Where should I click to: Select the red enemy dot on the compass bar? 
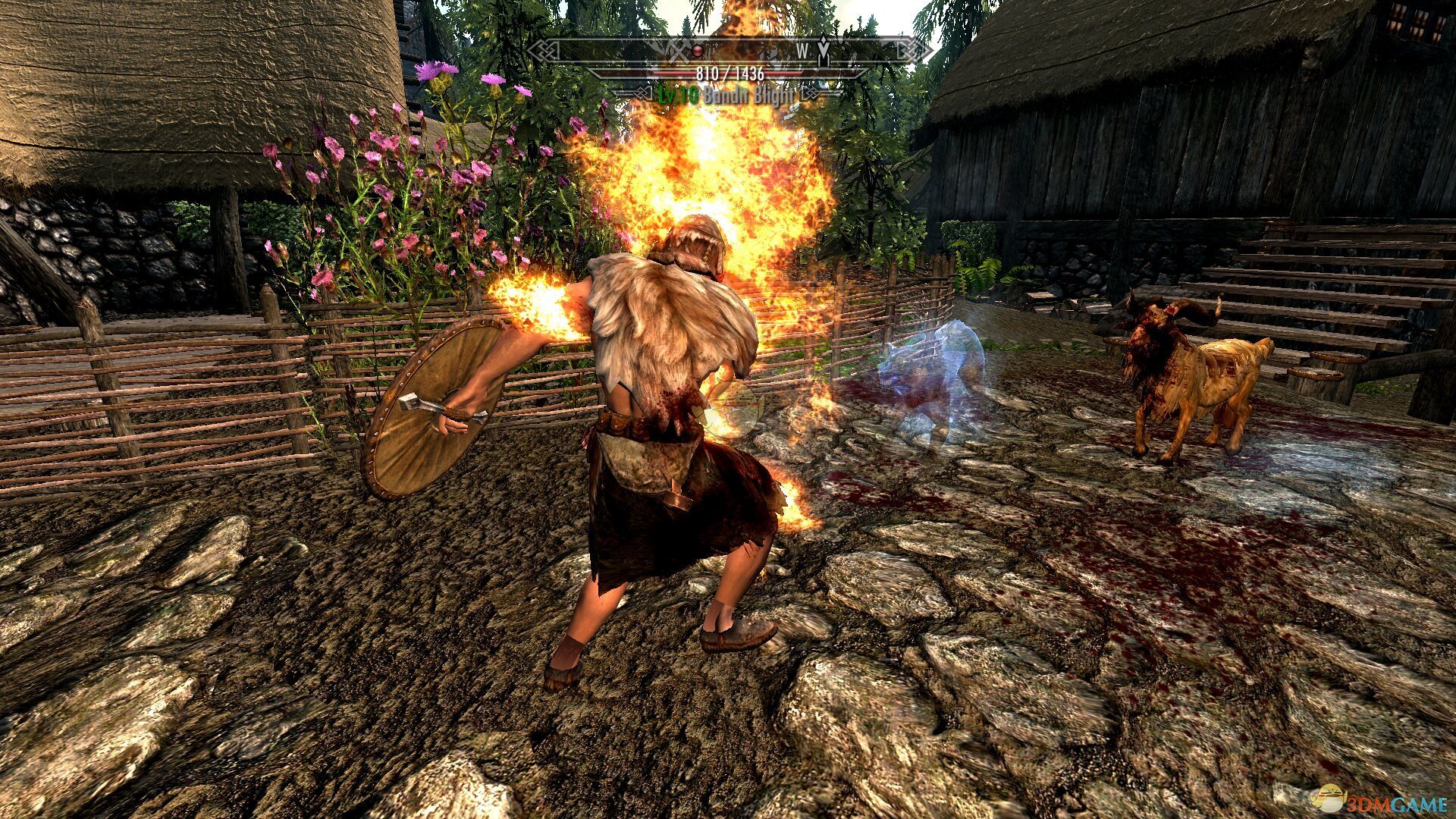698,52
